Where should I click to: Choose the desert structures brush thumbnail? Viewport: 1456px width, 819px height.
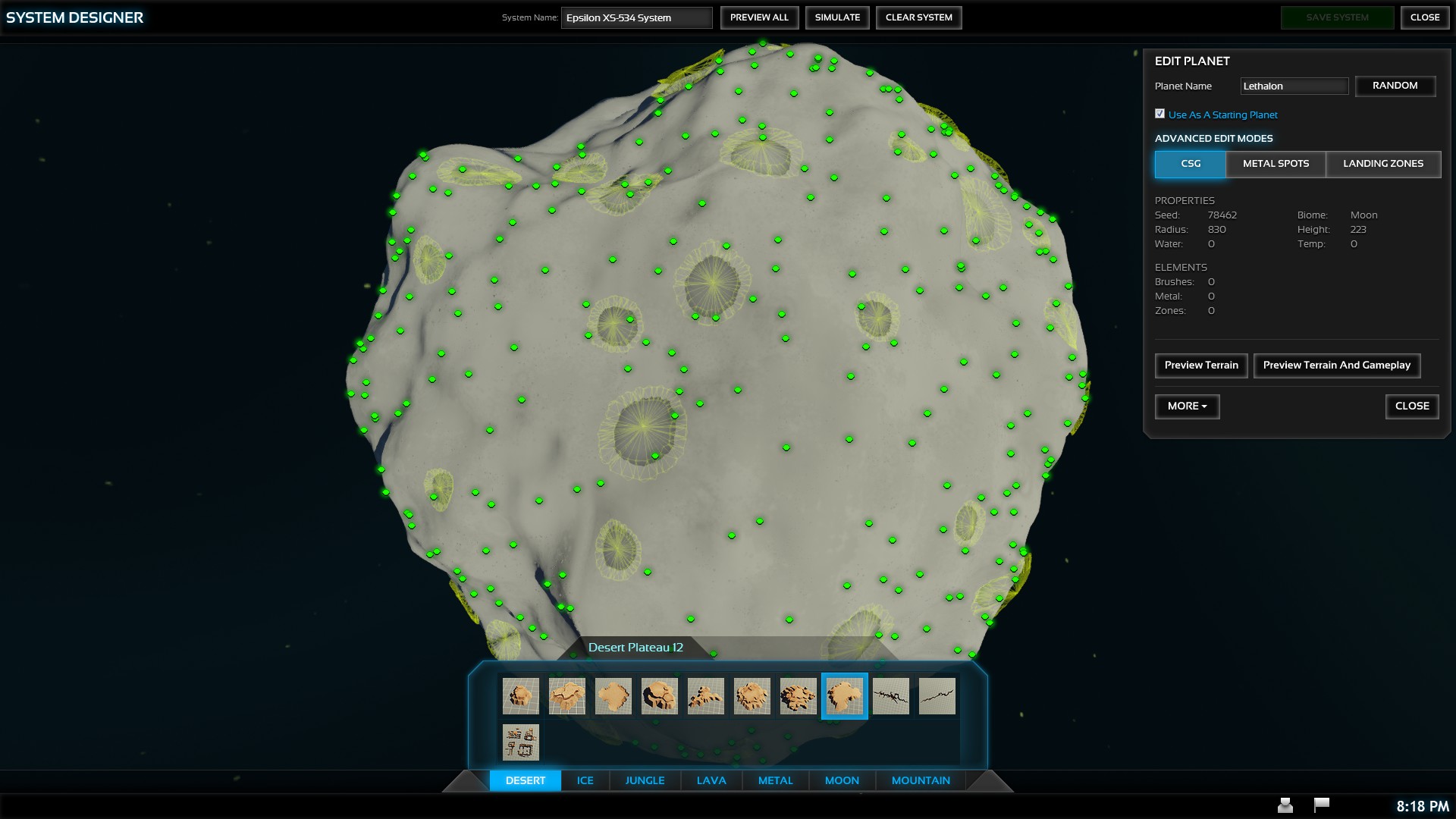pyautogui.click(x=521, y=742)
